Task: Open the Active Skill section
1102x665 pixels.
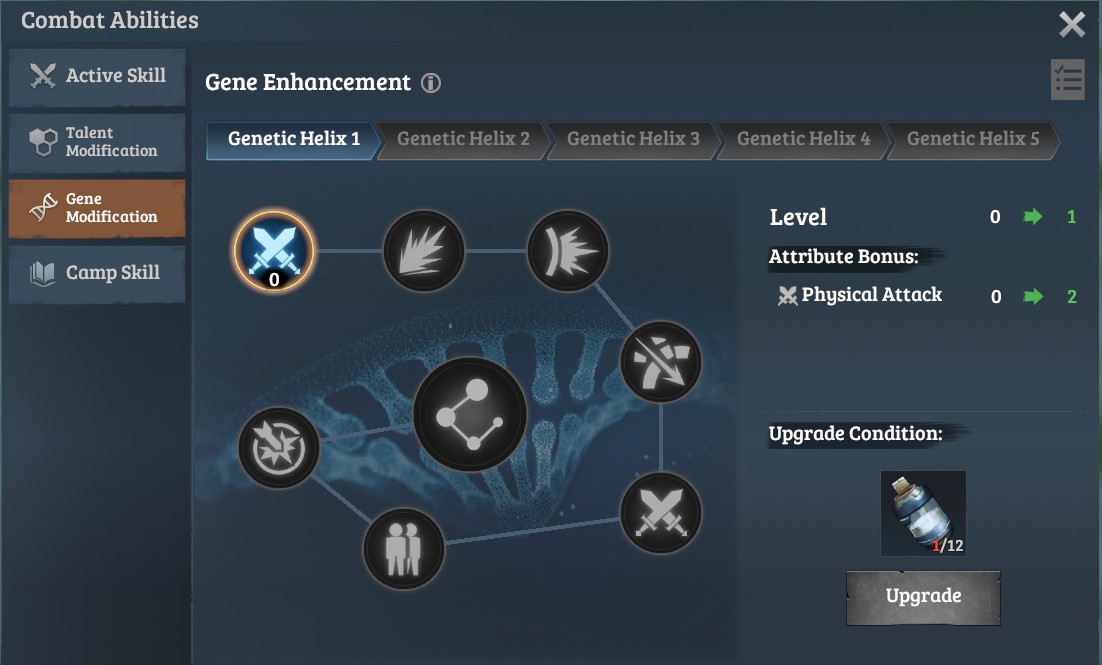Action: click(x=97, y=76)
